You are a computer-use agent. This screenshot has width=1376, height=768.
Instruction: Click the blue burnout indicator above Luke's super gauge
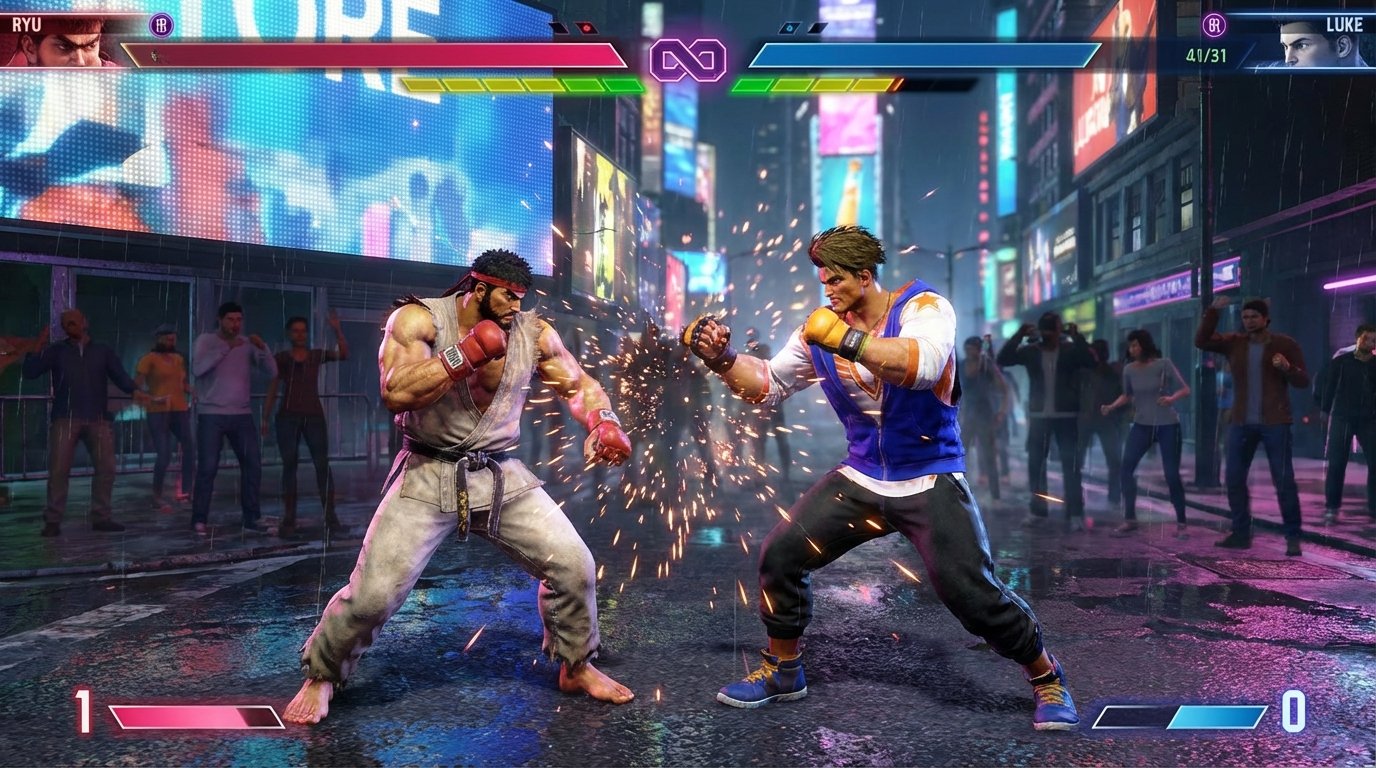pos(790,25)
